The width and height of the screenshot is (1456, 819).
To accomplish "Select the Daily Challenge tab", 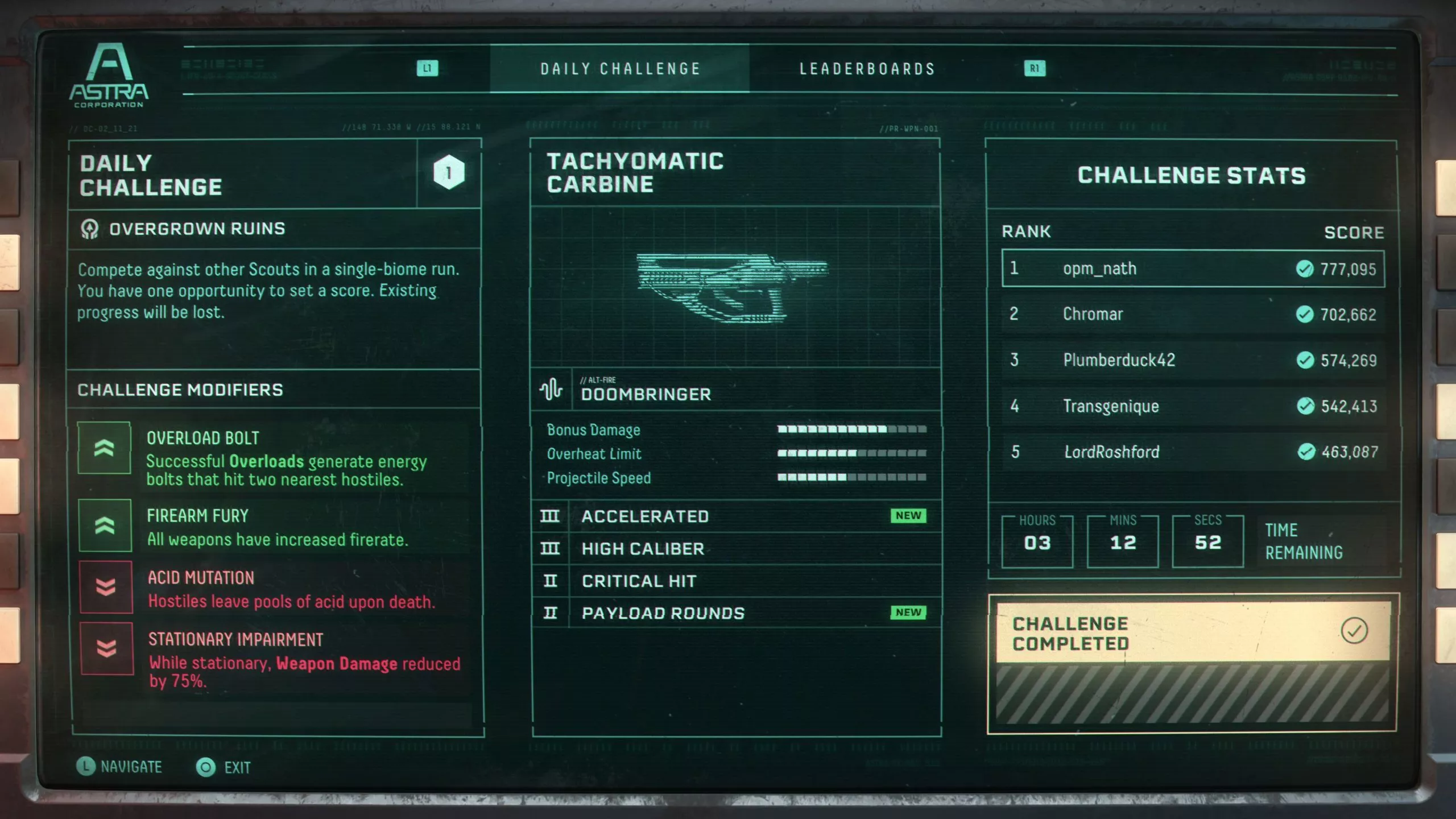I will tap(620, 68).
